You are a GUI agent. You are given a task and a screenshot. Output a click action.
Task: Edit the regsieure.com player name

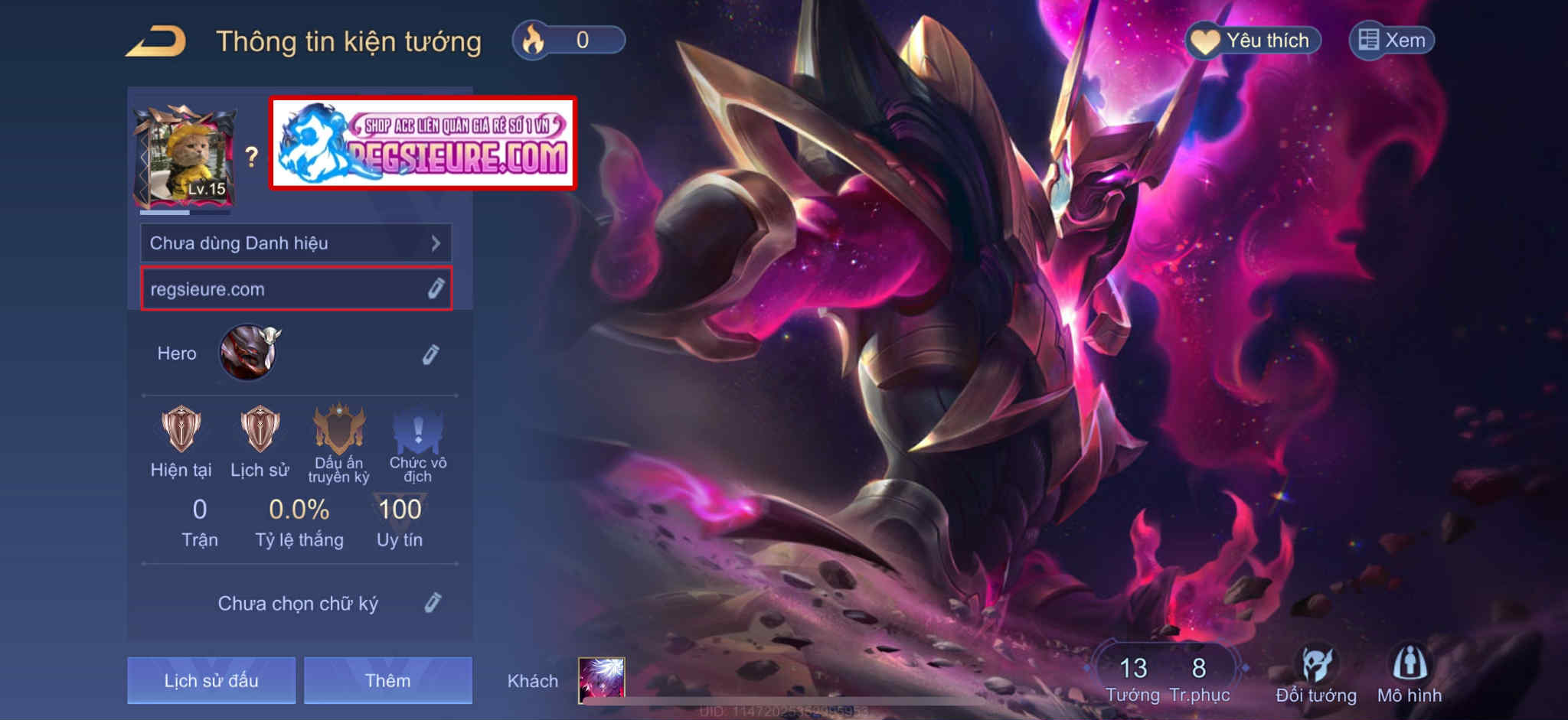click(x=435, y=289)
